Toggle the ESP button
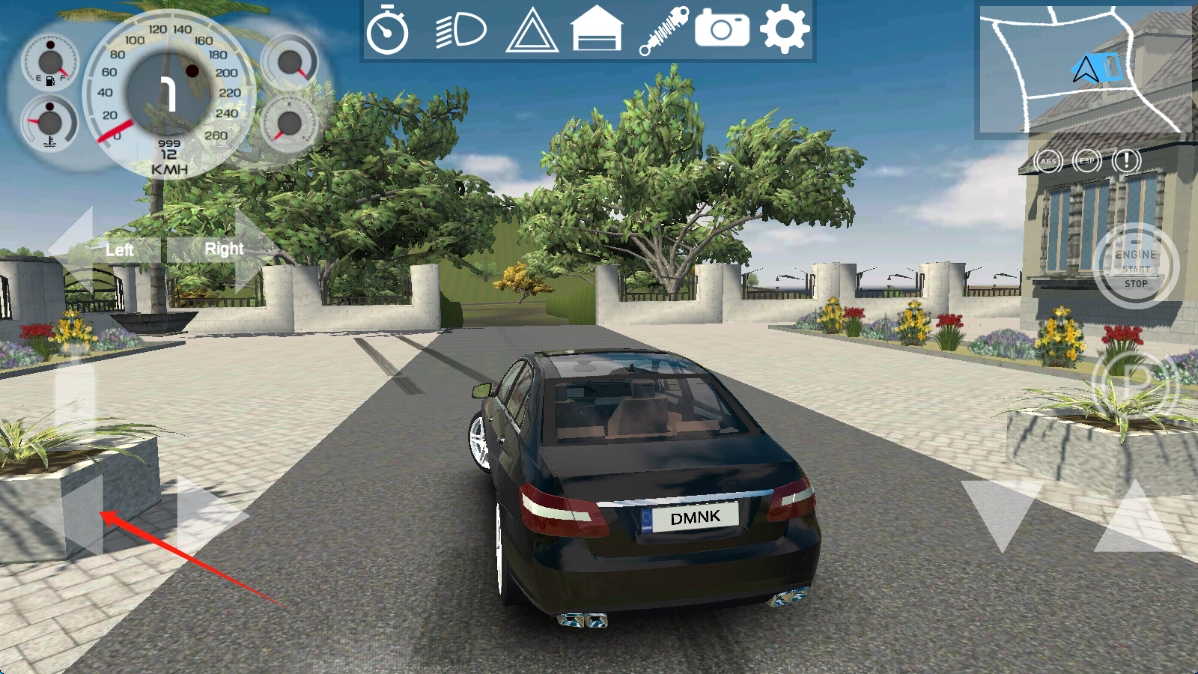 pos(1086,160)
